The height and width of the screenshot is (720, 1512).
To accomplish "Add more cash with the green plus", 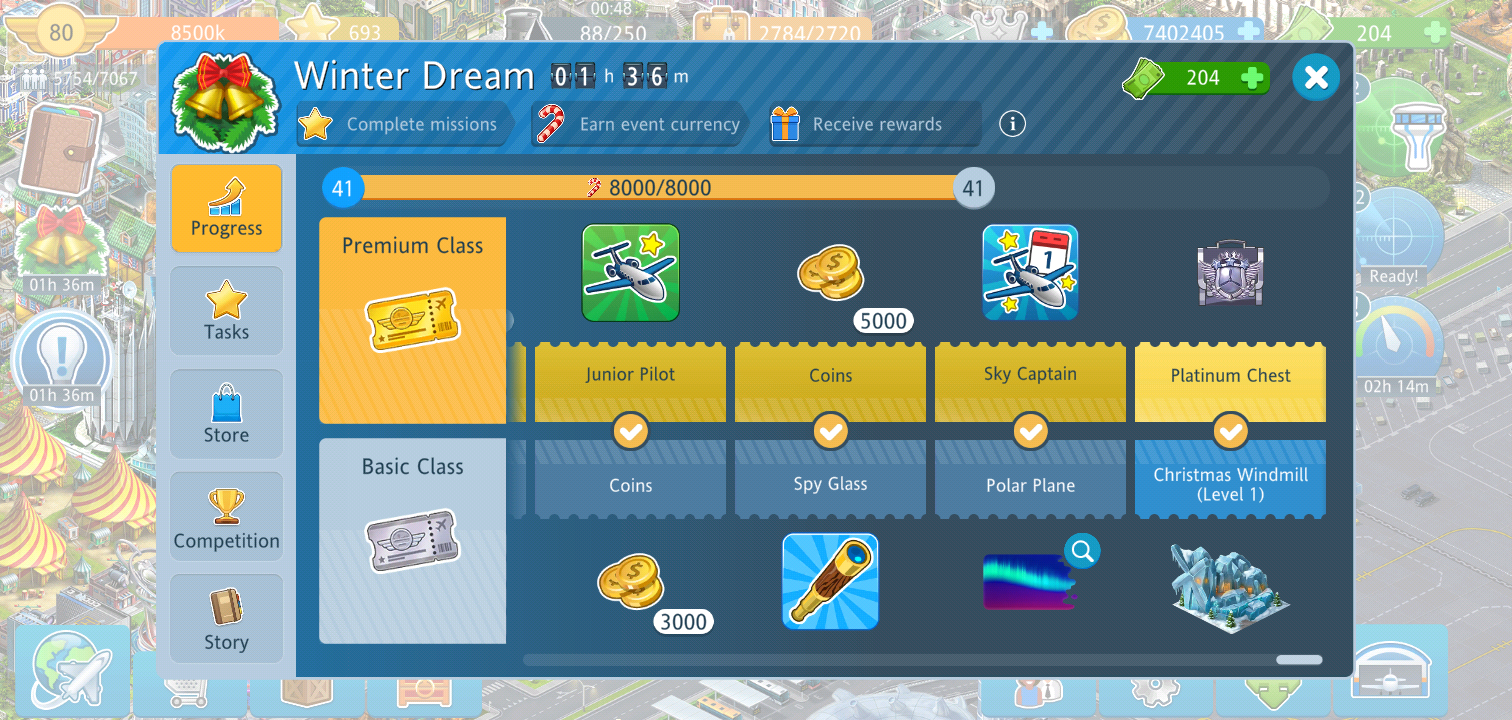I will click(1251, 78).
